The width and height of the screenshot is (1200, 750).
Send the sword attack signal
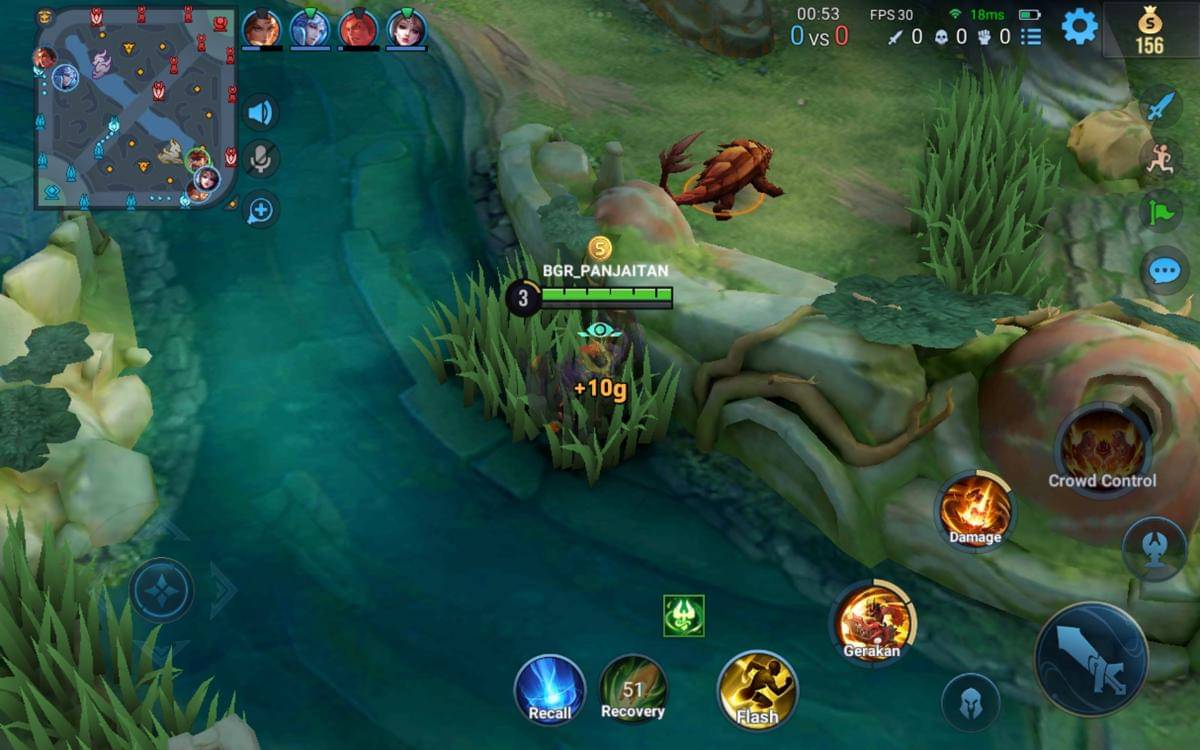pos(1160,106)
